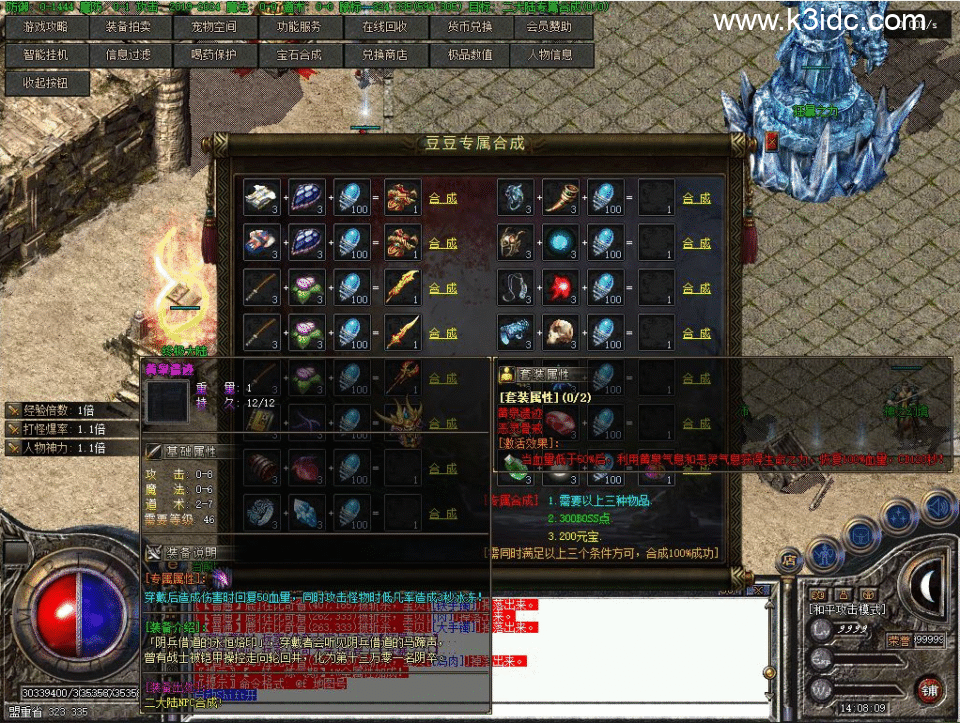Open the 兑换商店 exchange shop
The image size is (960, 723).
[x=384, y=56]
